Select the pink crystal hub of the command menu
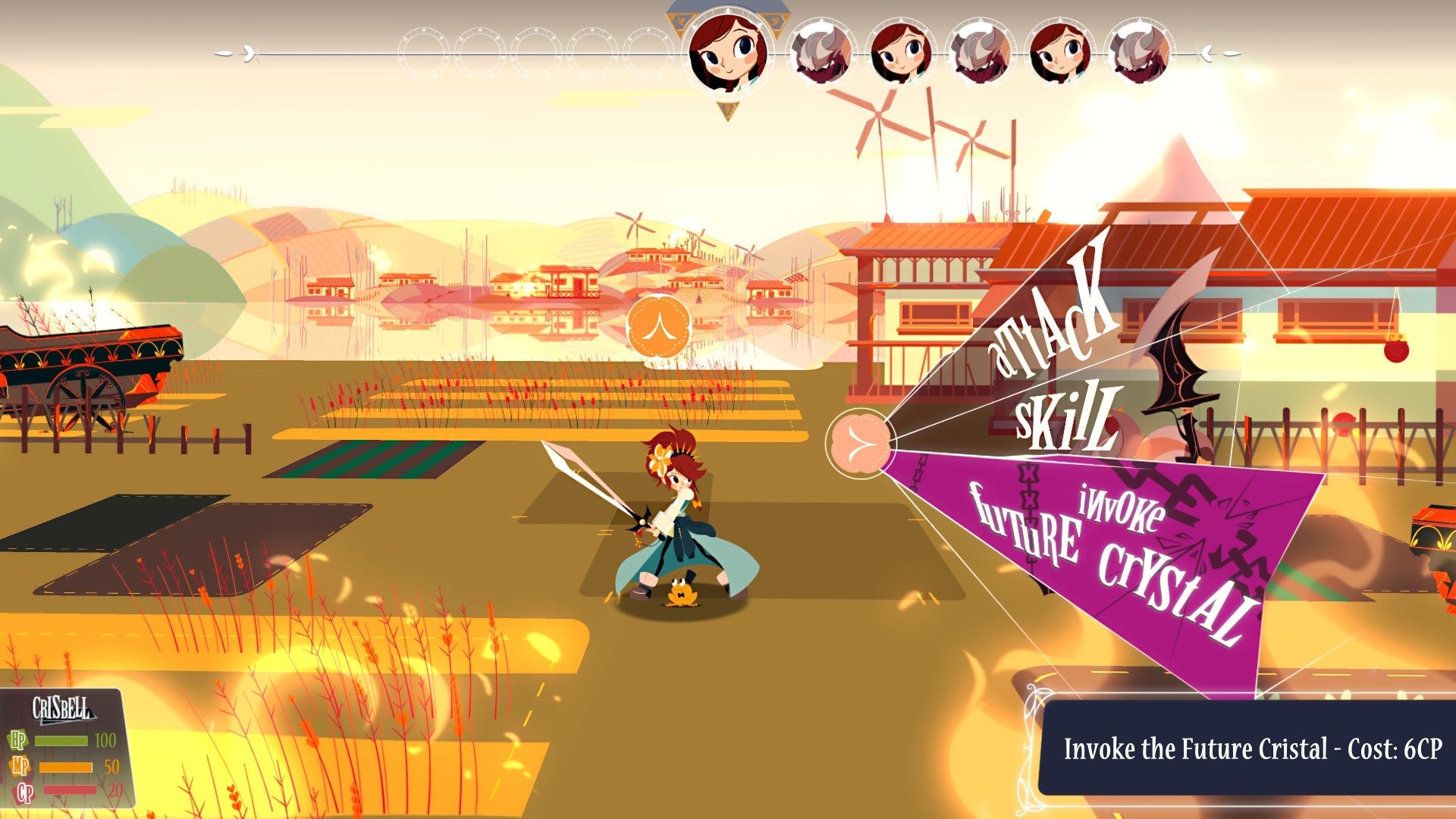The height and width of the screenshot is (819, 1456). click(859, 442)
